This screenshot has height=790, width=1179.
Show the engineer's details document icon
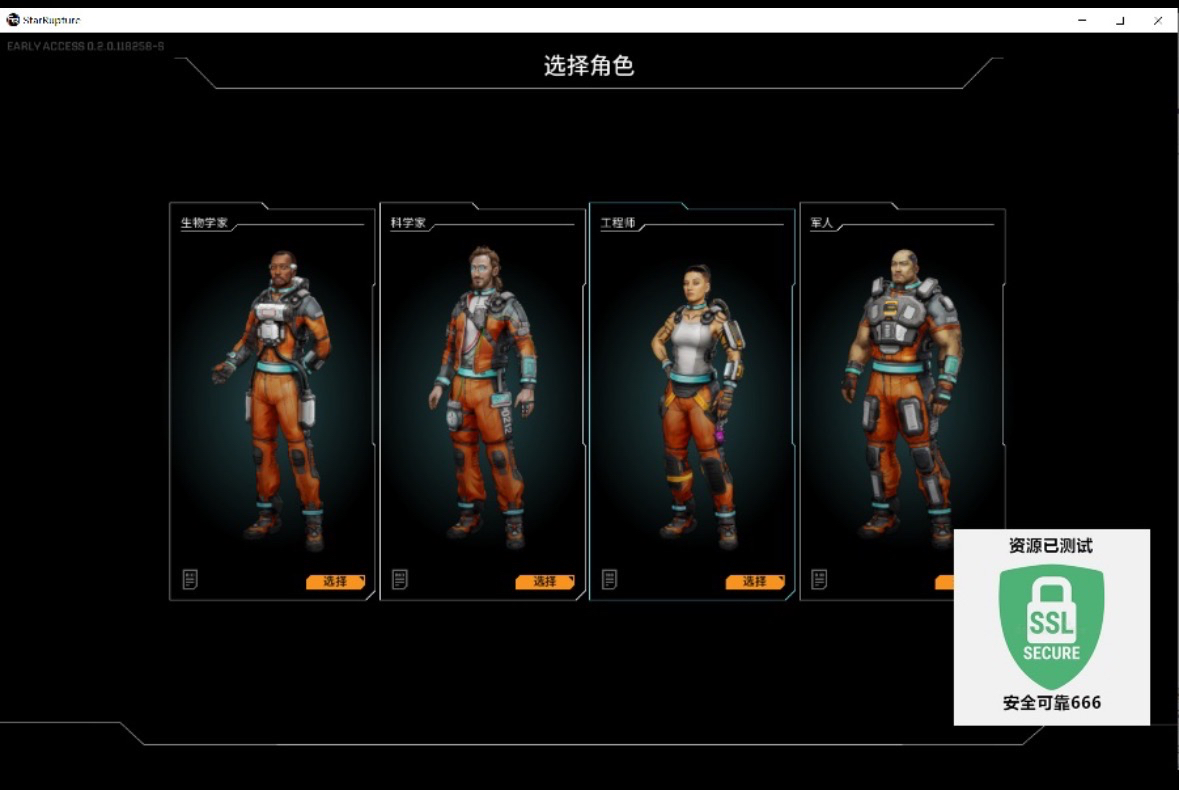click(x=609, y=579)
